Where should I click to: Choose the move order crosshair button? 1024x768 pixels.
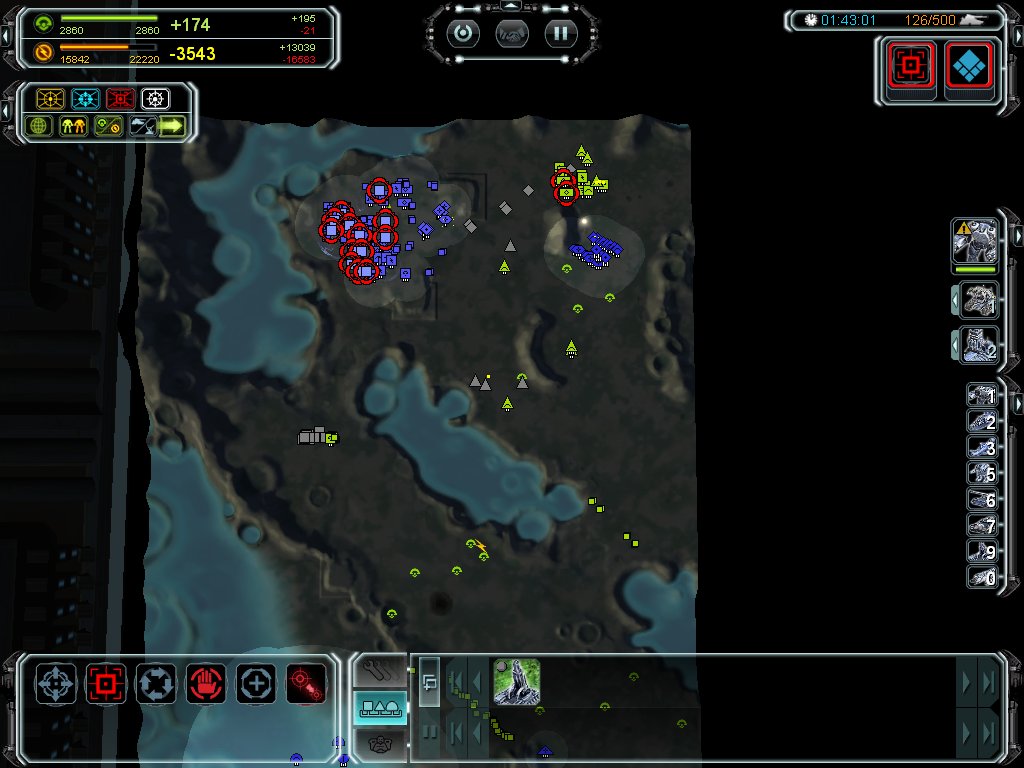56,684
